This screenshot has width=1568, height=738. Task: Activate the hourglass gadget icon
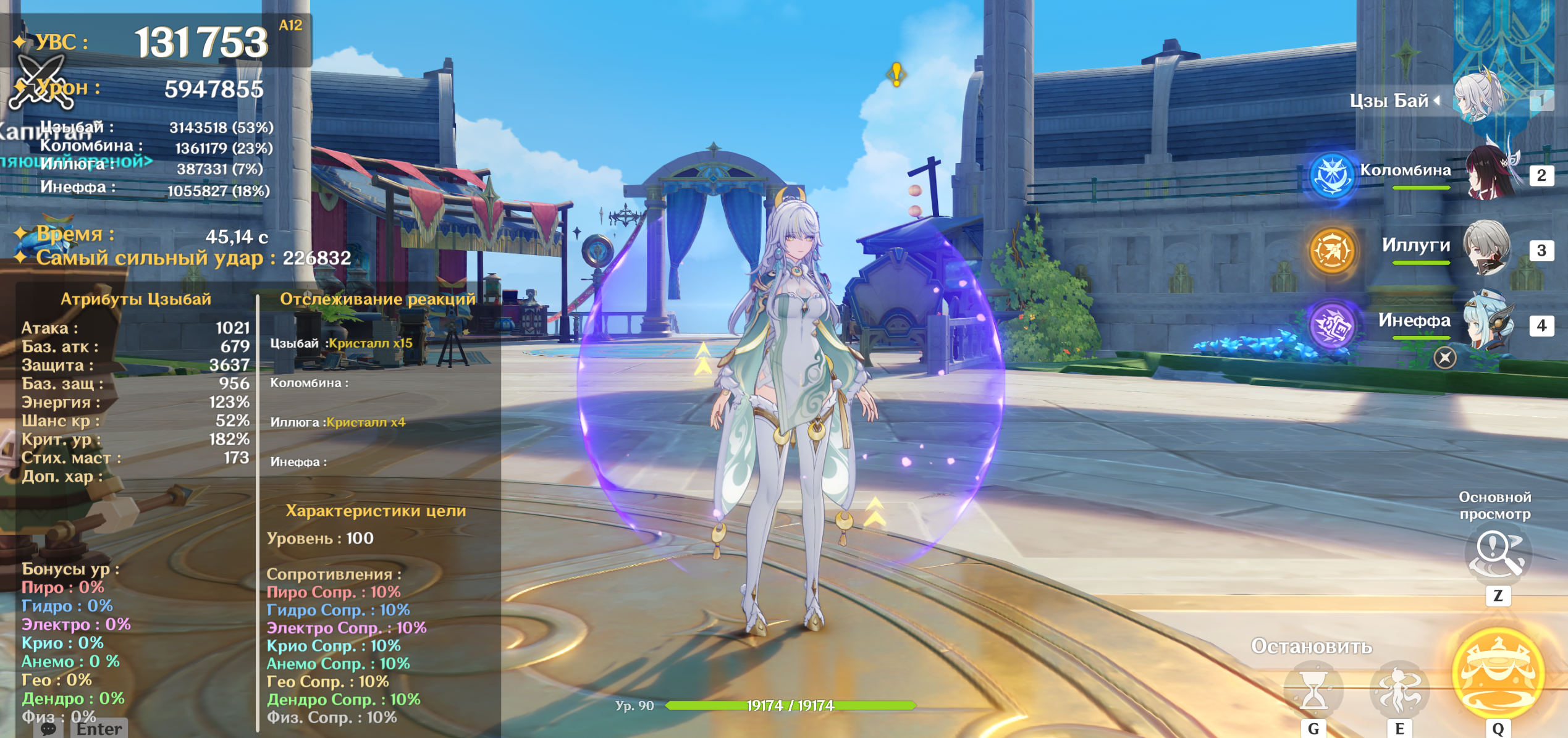pos(1313,690)
